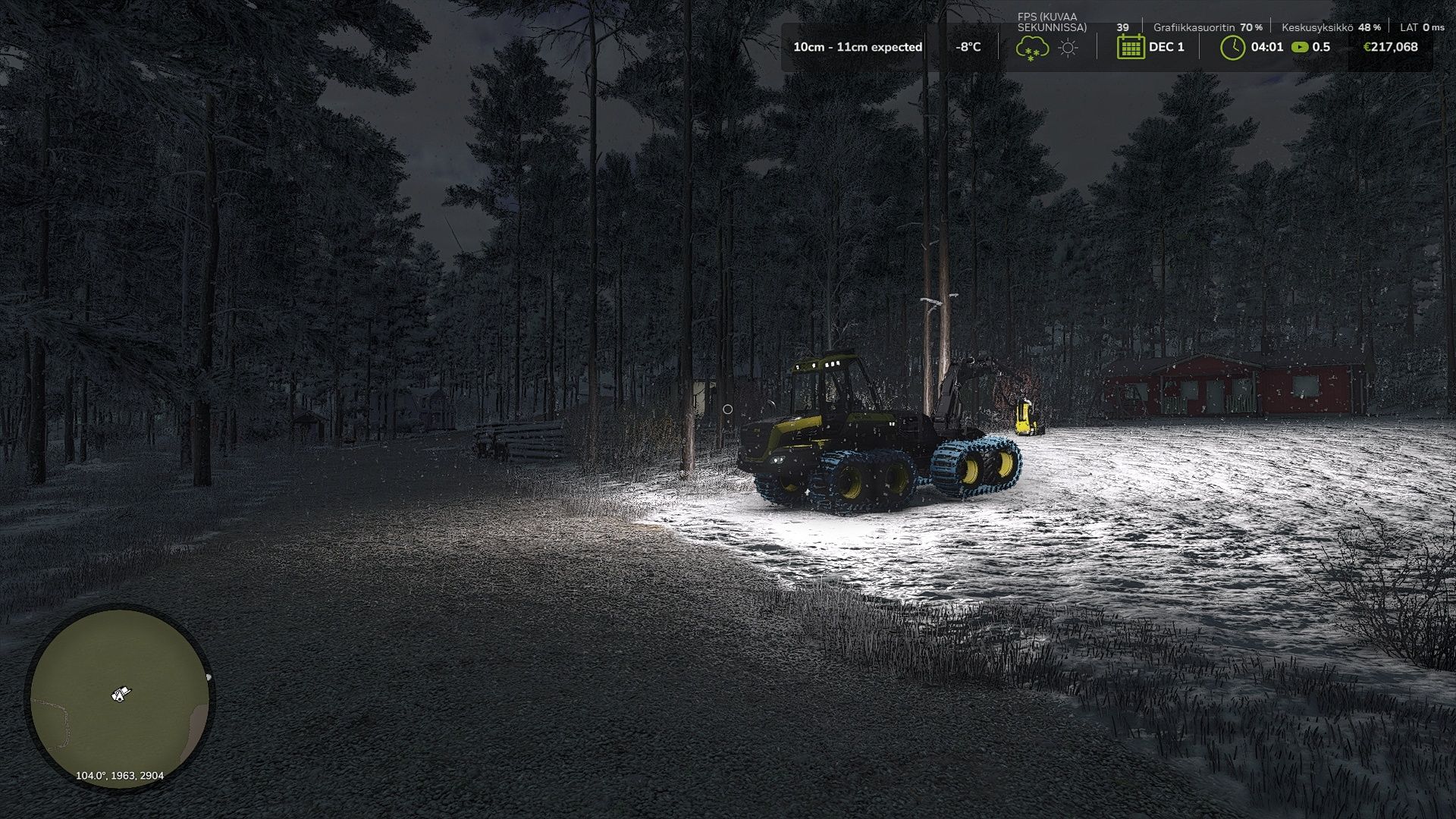The width and height of the screenshot is (1456, 819).
Task: Click the circular minimap
Action: click(120, 698)
